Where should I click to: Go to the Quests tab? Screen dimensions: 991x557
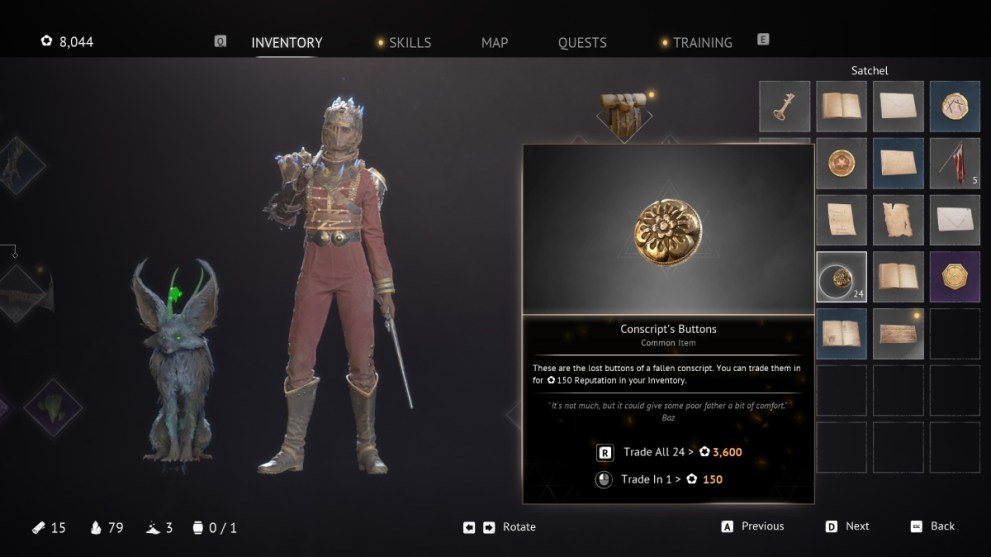pyautogui.click(x=582, y=43)
